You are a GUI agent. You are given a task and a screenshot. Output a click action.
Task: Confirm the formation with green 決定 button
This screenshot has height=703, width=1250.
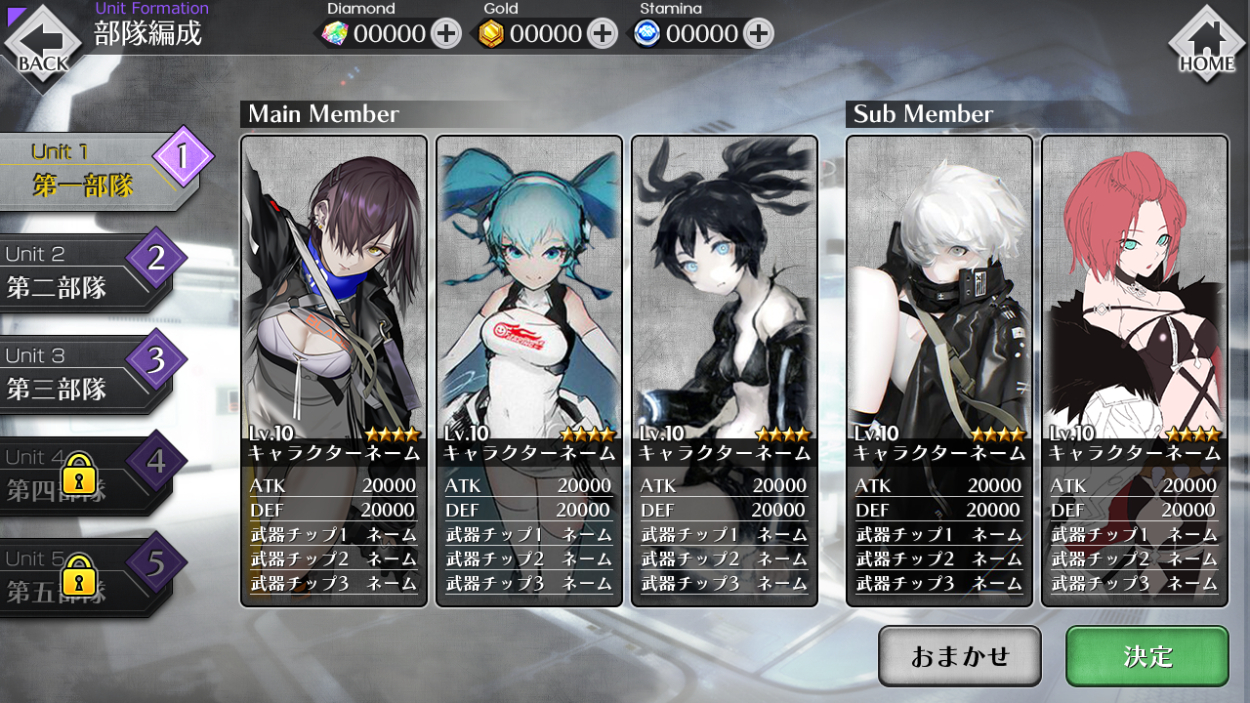[x=1147, y=656]
